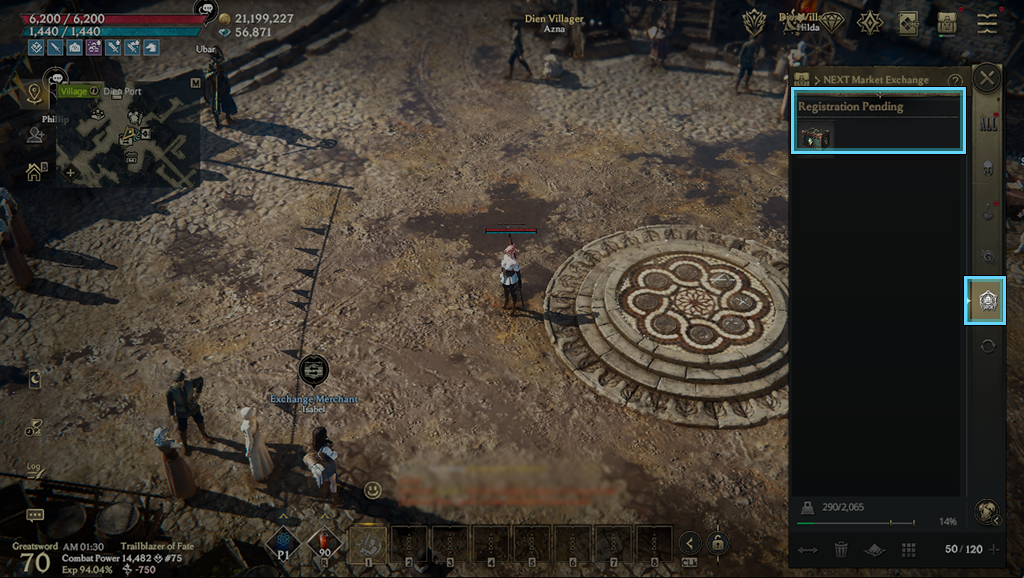This screenshot has width=1024, height=578.
Task: Click the grid sort button in inventory
Action: click(x=909, y=549)
